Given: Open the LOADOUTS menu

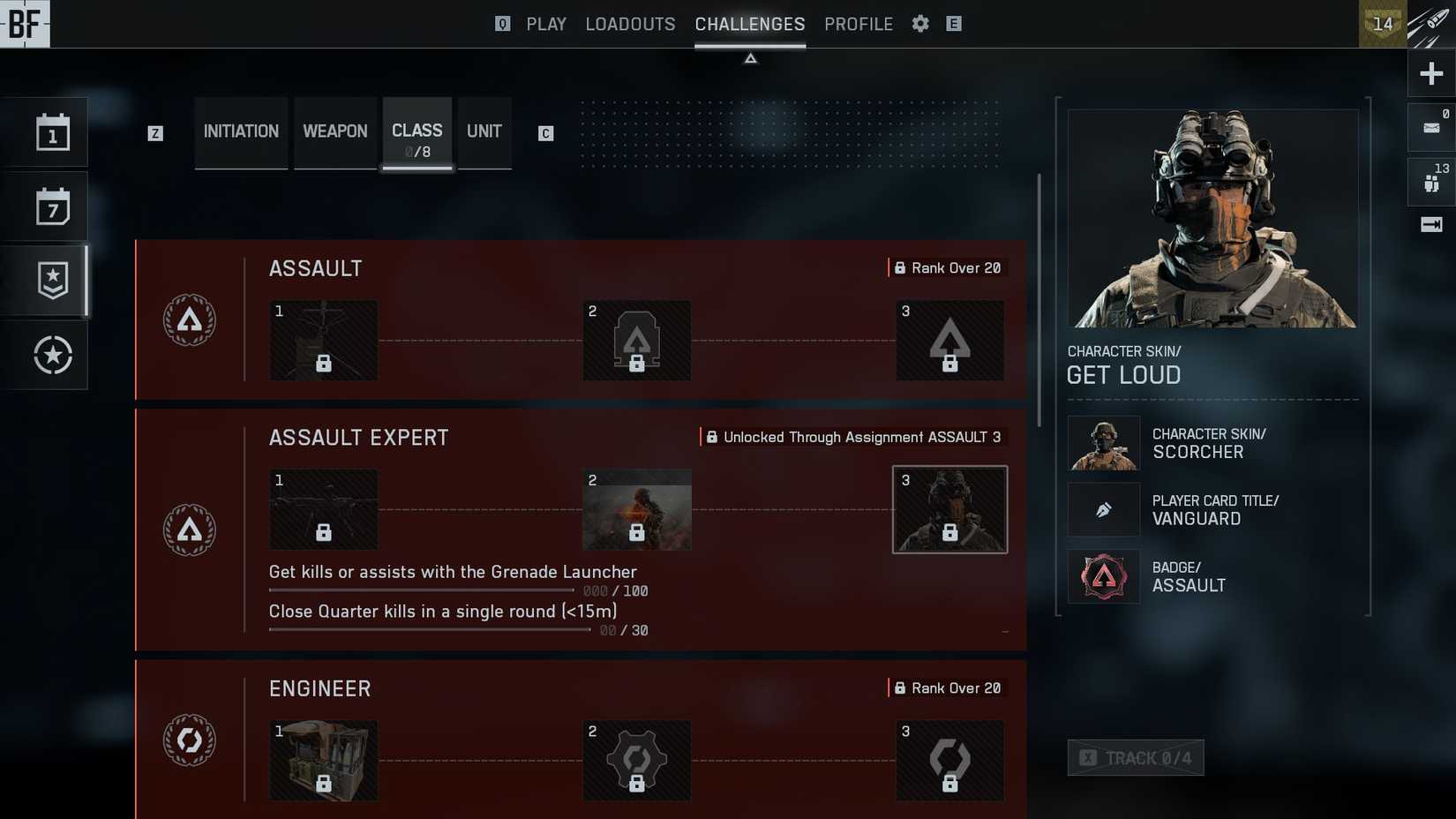Looking at the screenshot, I should (x=629, y=24).
